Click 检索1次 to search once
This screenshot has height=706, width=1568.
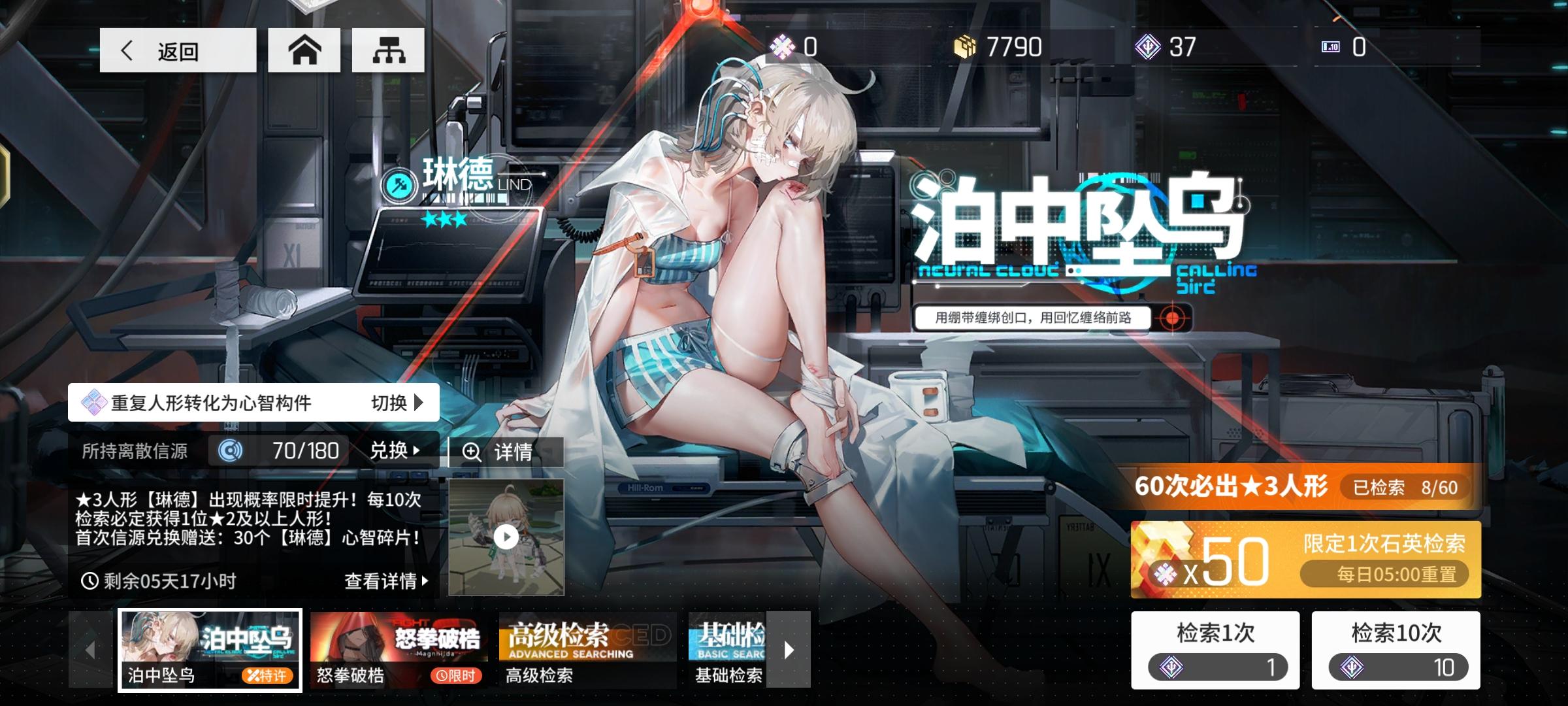(1215, 650)
